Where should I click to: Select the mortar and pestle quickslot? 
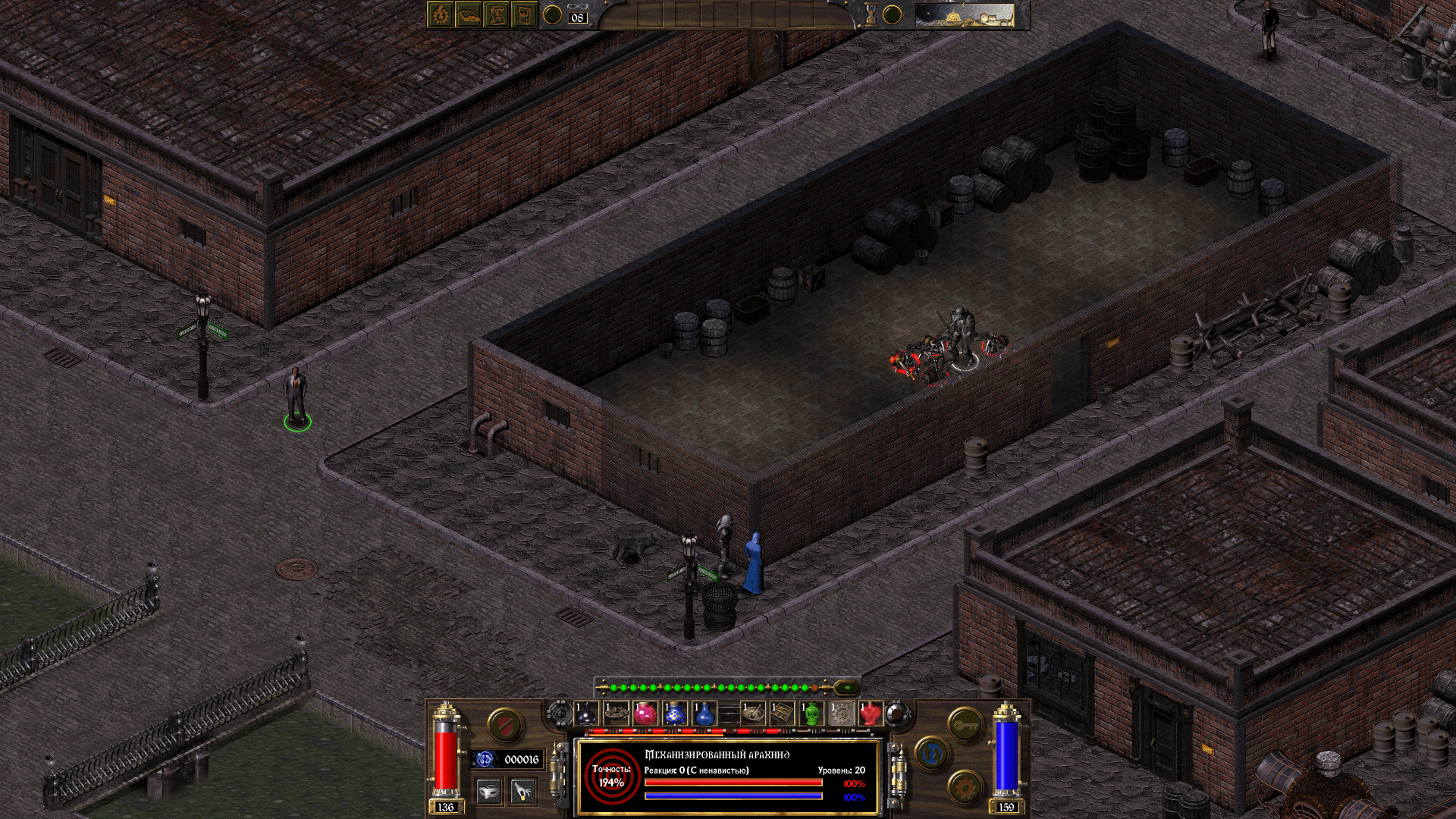753,712
